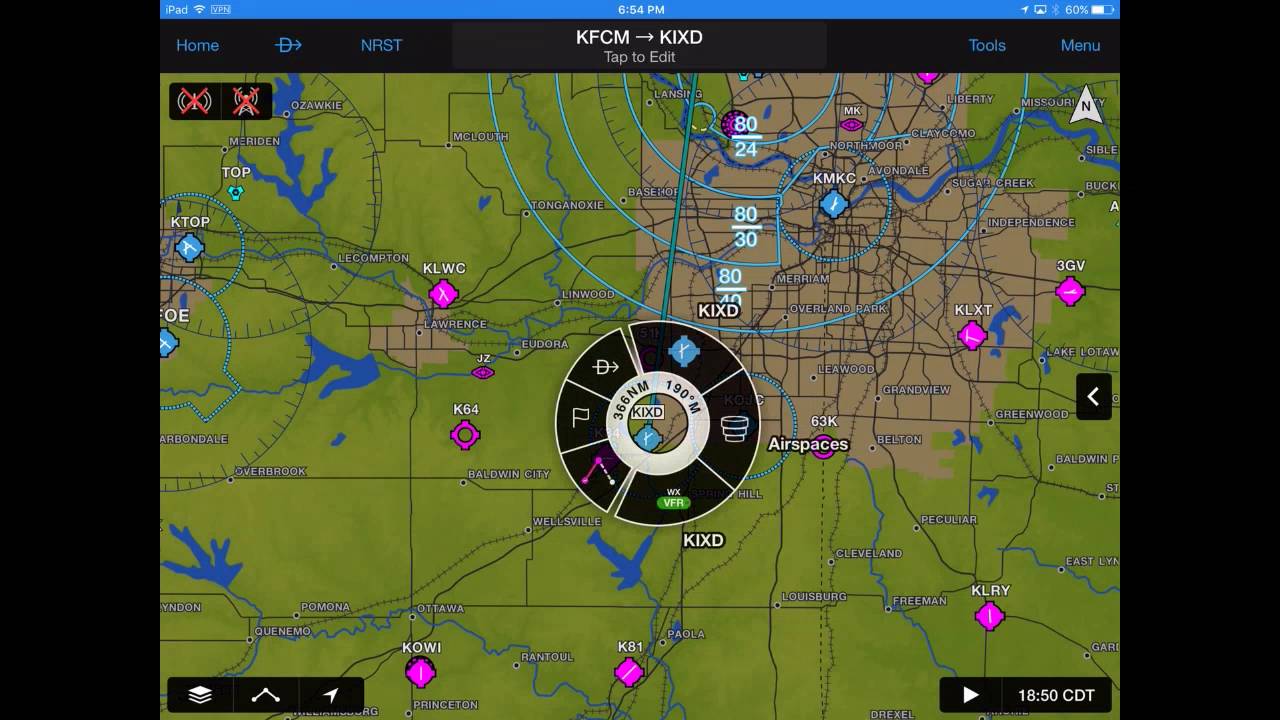Open the map layers selector

point(199,694)
